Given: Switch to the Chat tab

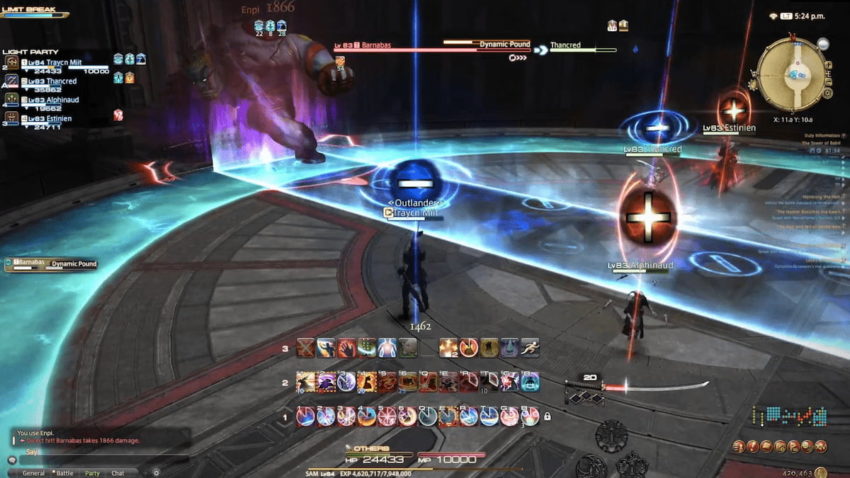Looking at the screenshot, I should 118,473.
